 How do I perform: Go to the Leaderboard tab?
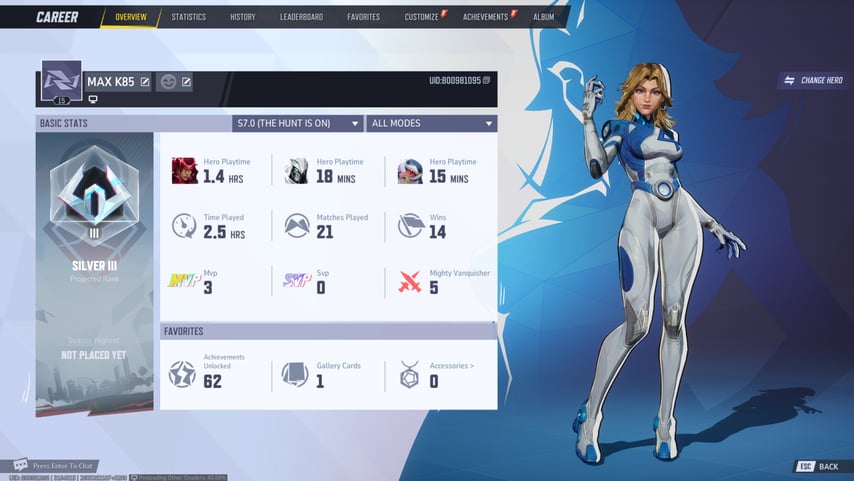(301, 17)
